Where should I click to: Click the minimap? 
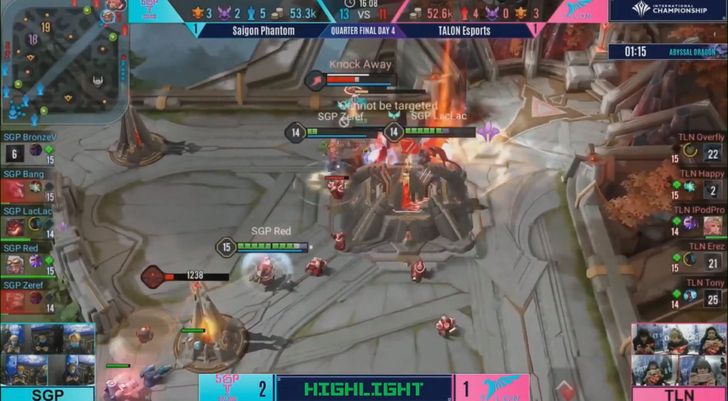(x=62, y=58)
